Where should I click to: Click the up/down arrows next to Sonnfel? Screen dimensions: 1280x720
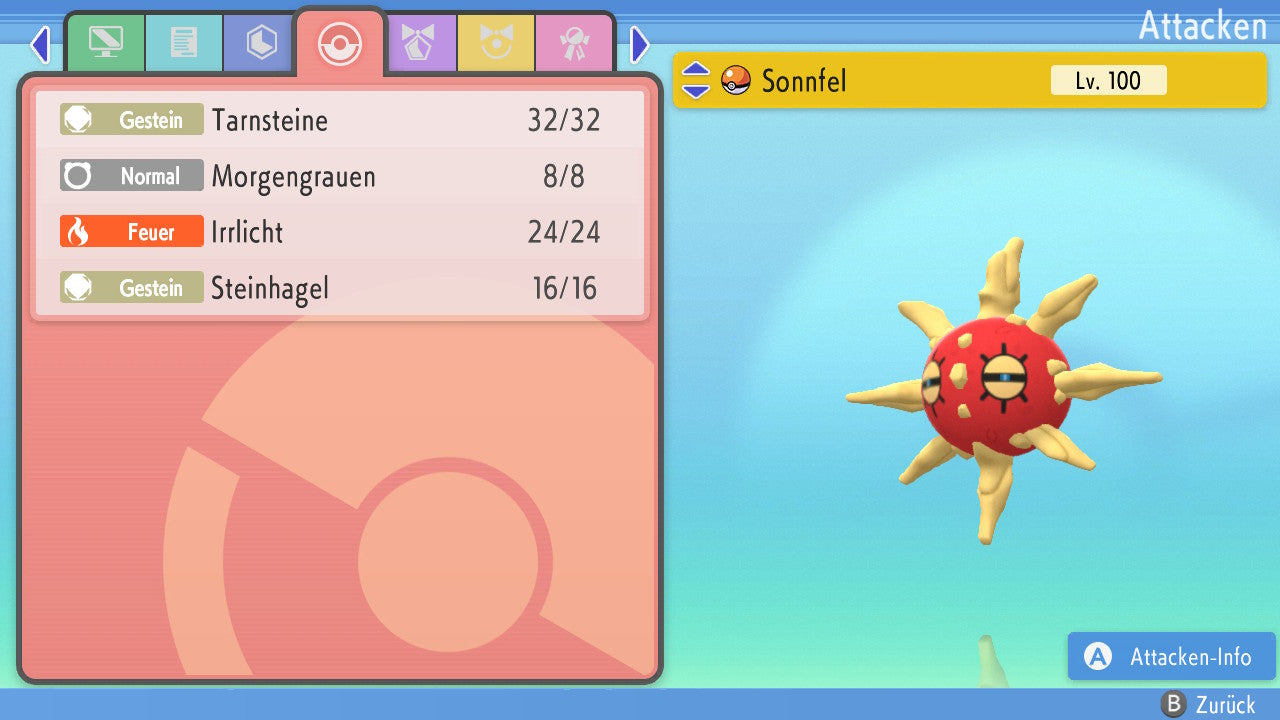point(696,81)
